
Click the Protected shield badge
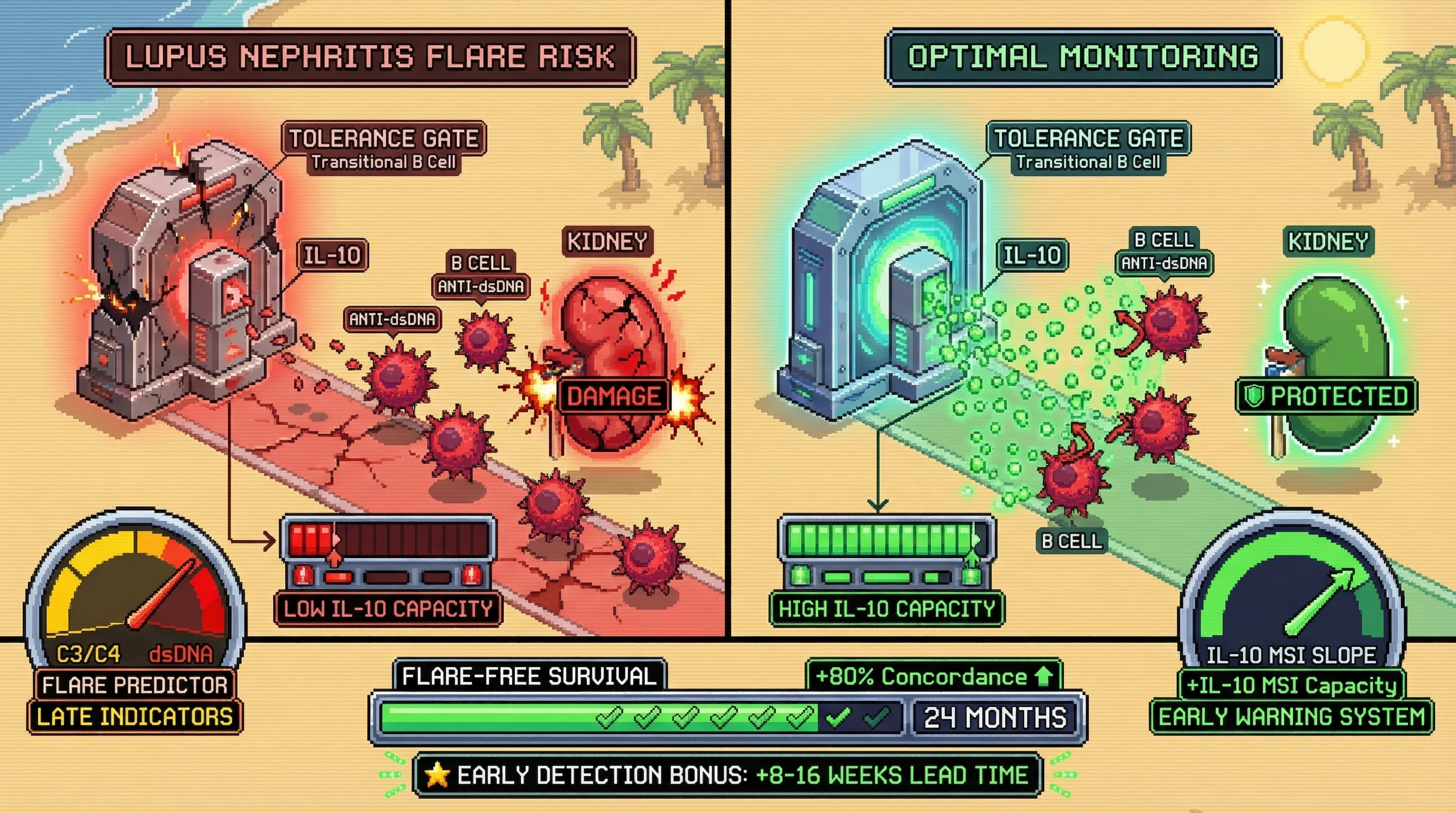pyautogui.click(x=1326, y=396)
